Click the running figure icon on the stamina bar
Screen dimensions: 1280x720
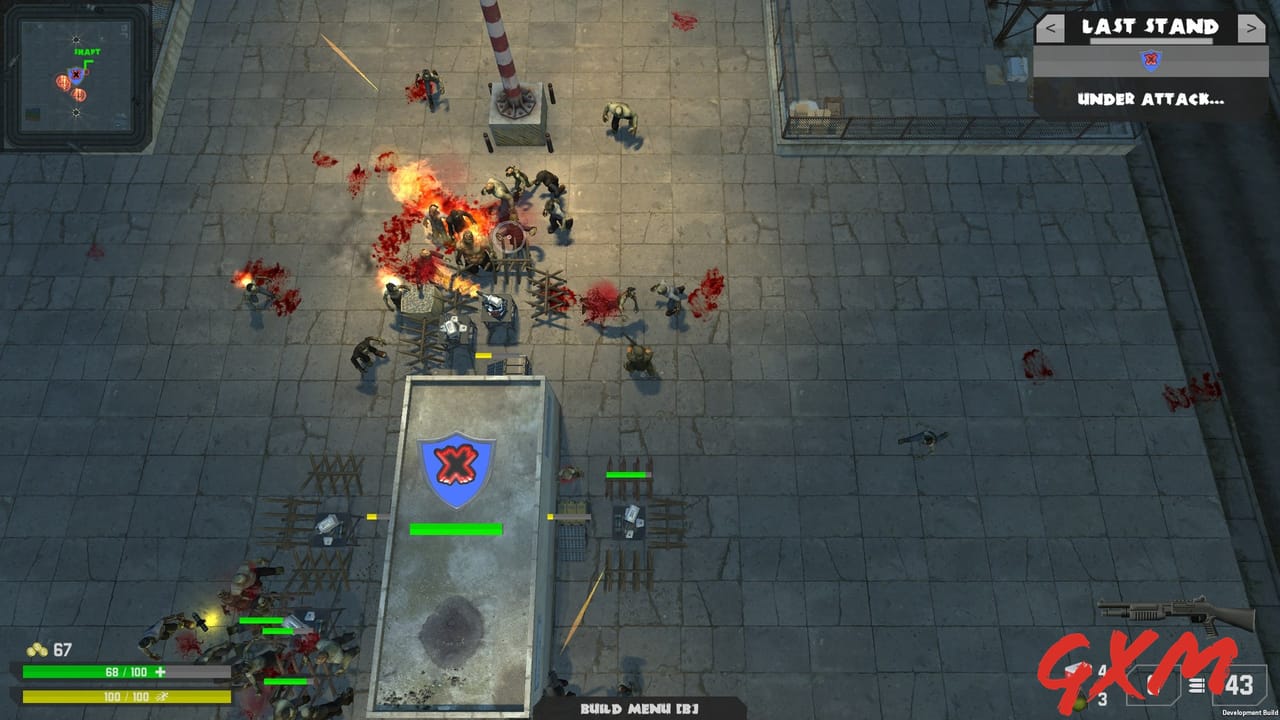162,698
